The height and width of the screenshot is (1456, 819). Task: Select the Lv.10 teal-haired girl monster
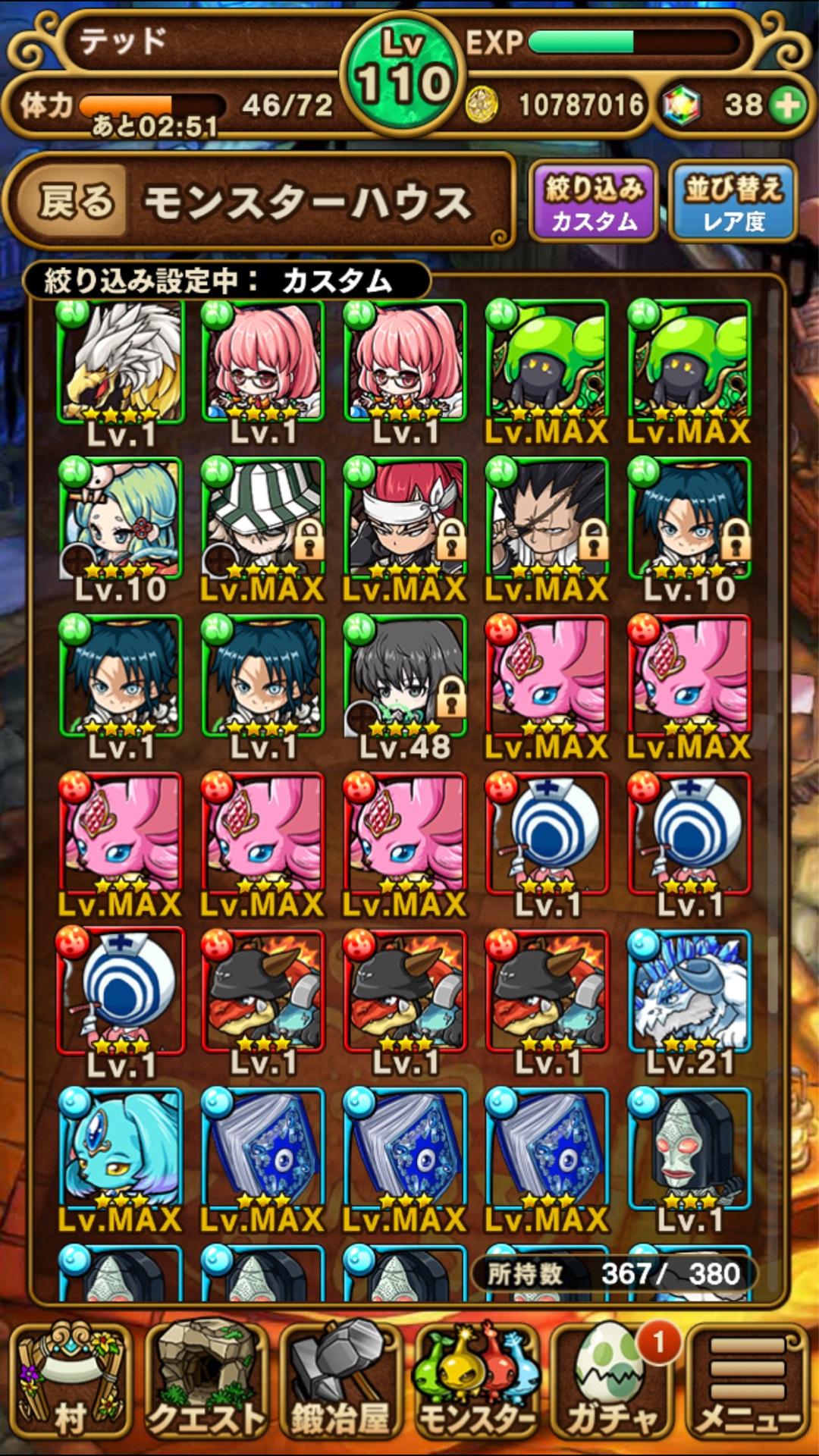121,520
